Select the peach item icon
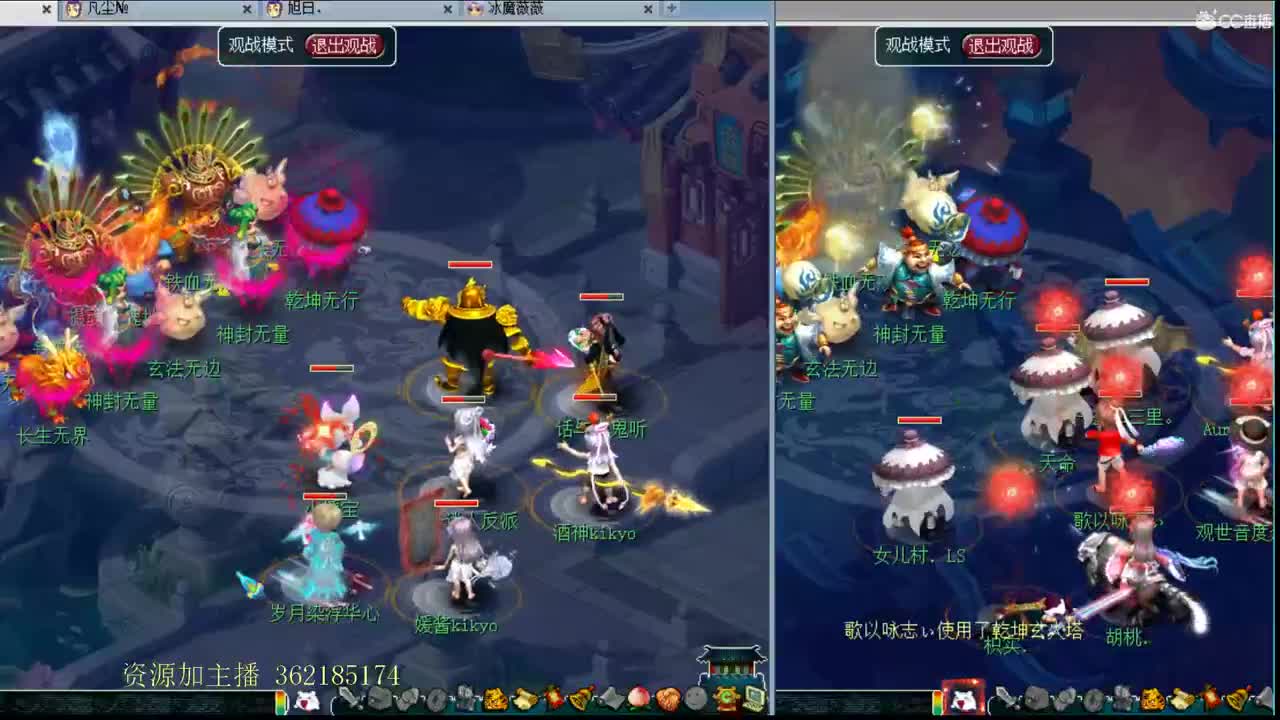The image size is (1280, 720). (636, 700)
